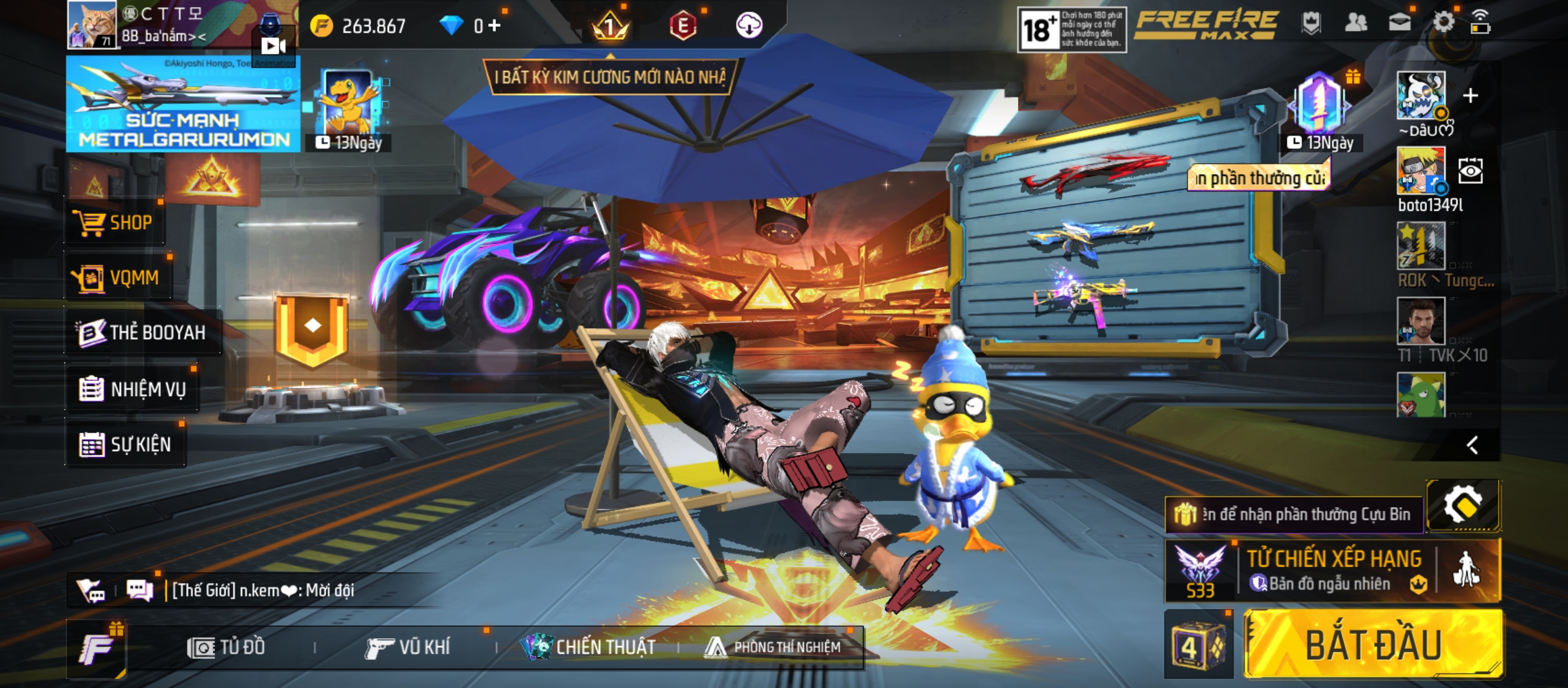
Task: Enter PHÒNG THÍ NGHIỆM lab
Action: pyautogui.click(x=773, y=647)
